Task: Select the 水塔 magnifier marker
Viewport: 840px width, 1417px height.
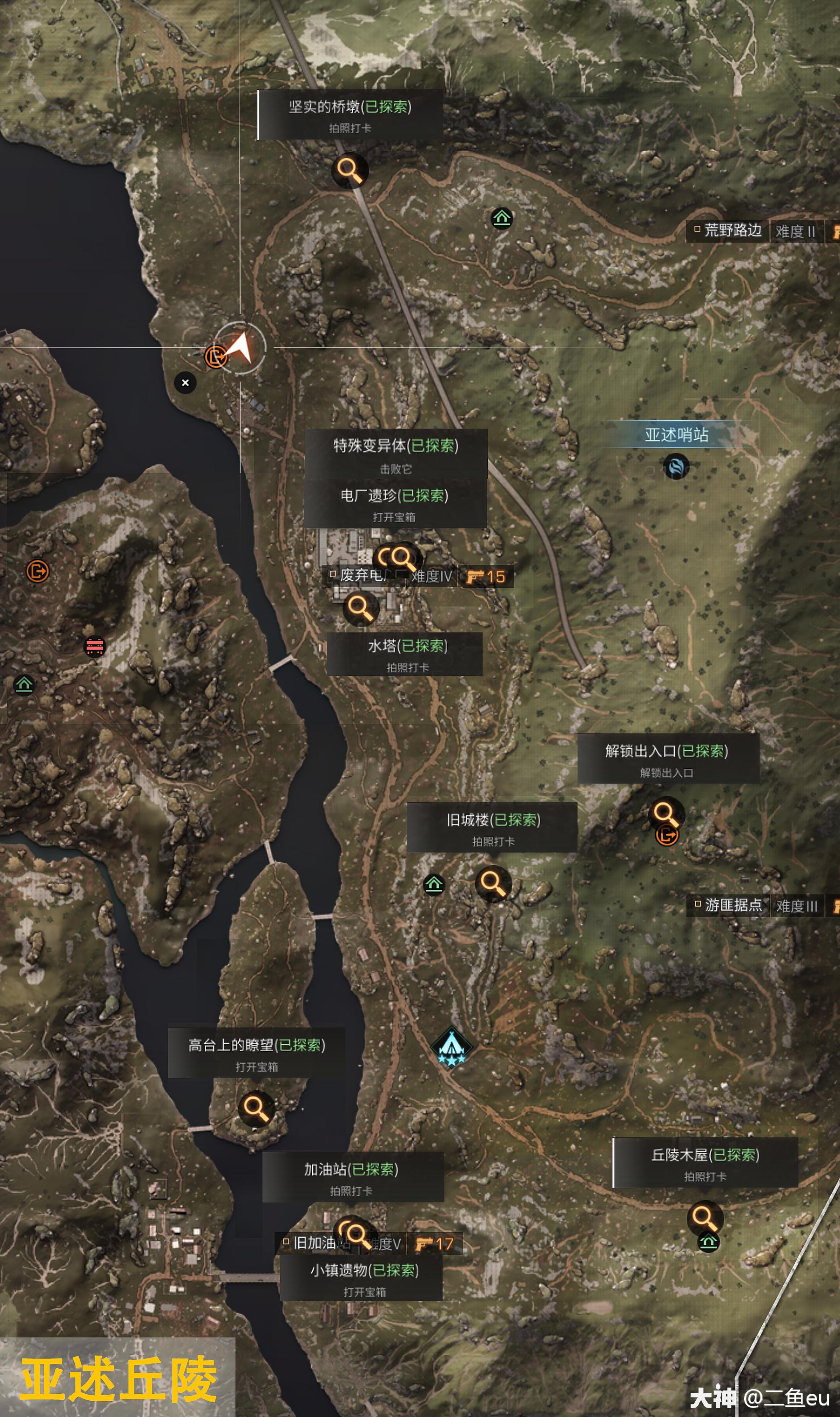Action: point(360,608)
